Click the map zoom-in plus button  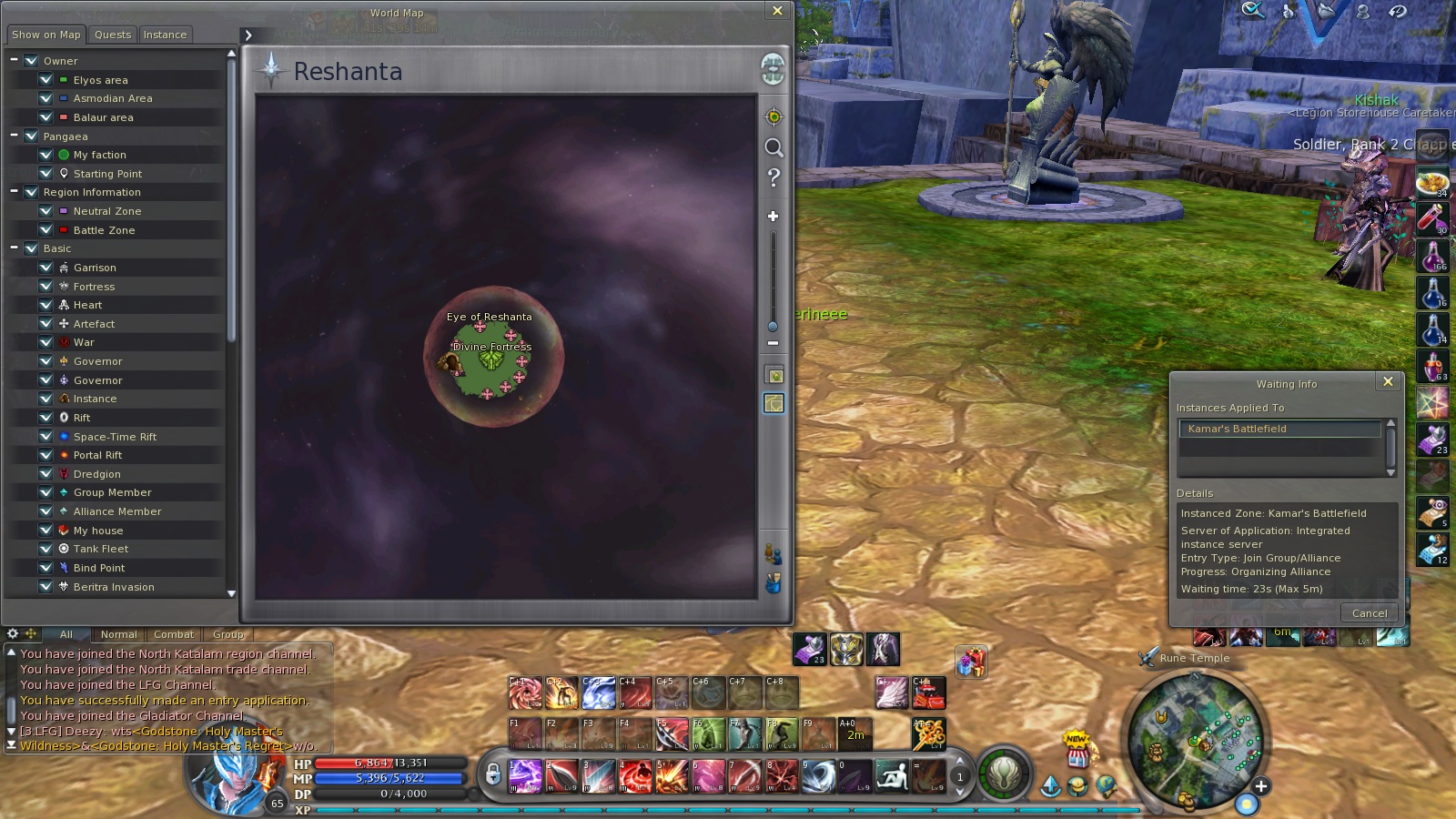tap(773, 217)
